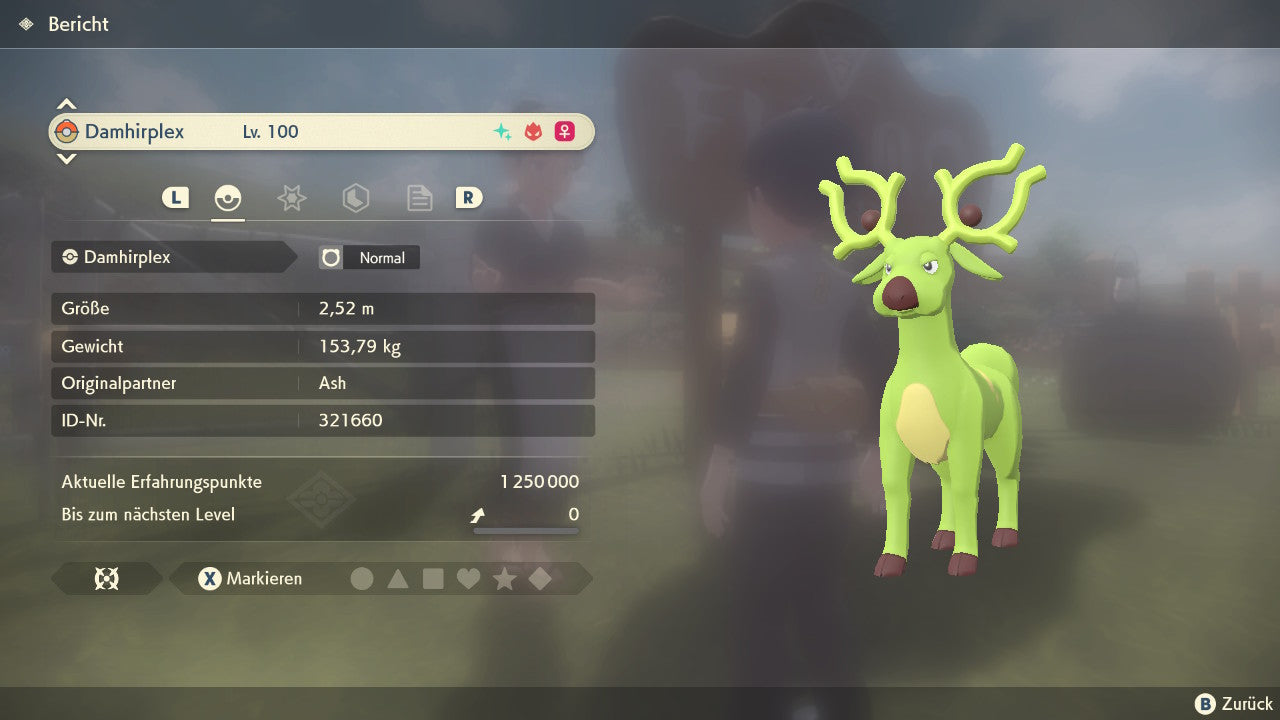Select the Poké Ball summary tab

point(228,198)
